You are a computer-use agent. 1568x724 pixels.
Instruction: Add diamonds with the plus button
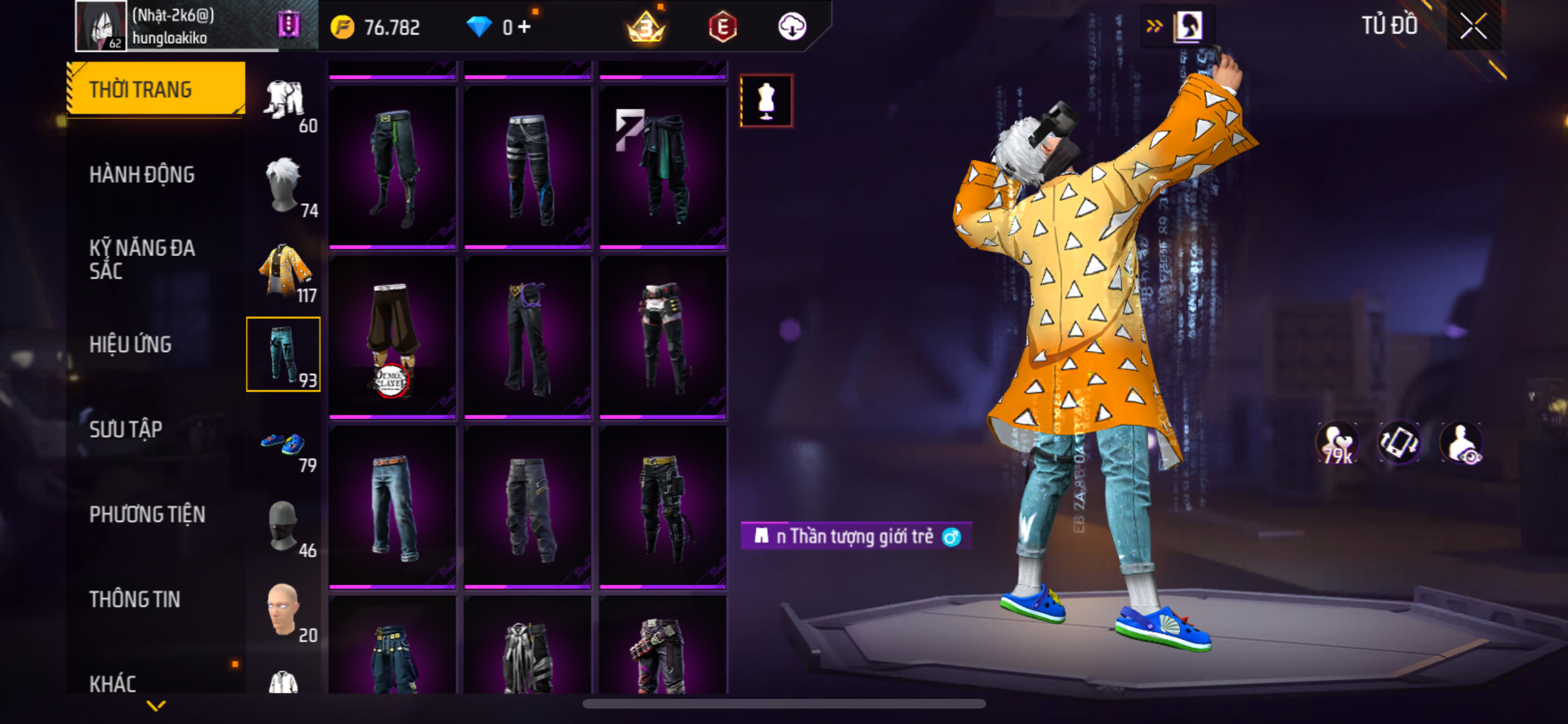[525, 27]
